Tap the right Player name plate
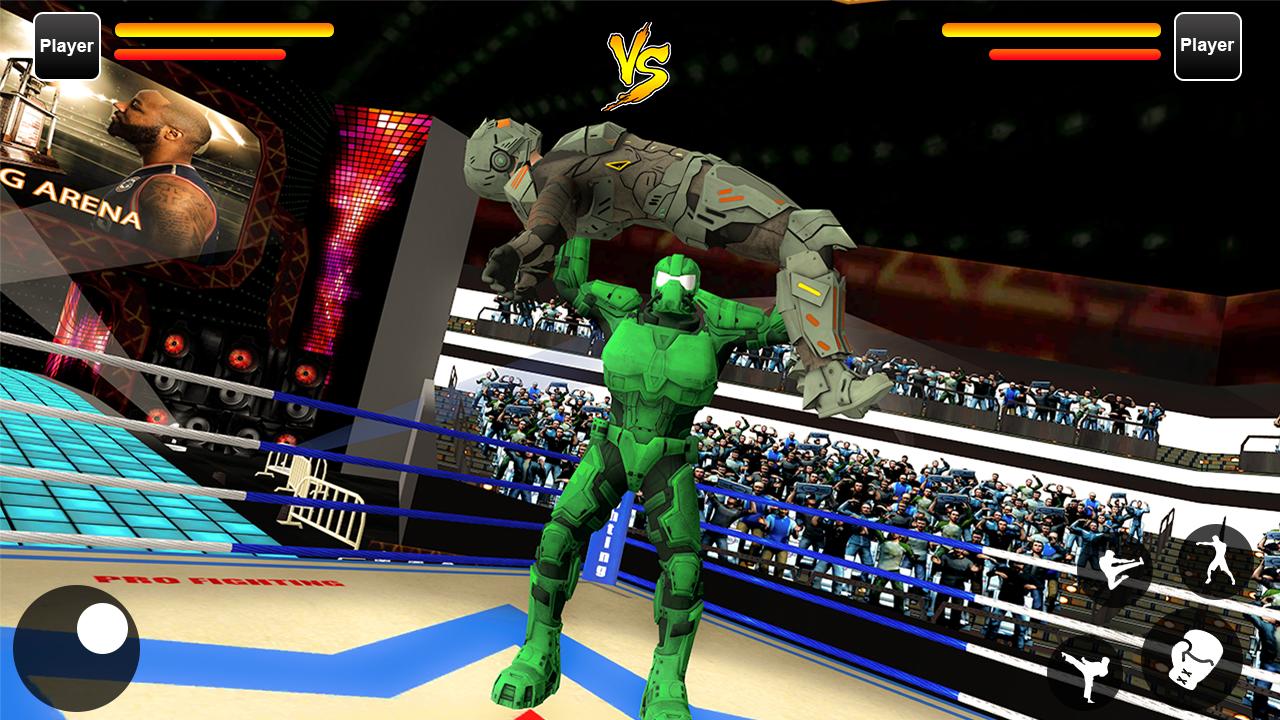The height and width of the screenshot is (720, 1280). (1208, 45)
